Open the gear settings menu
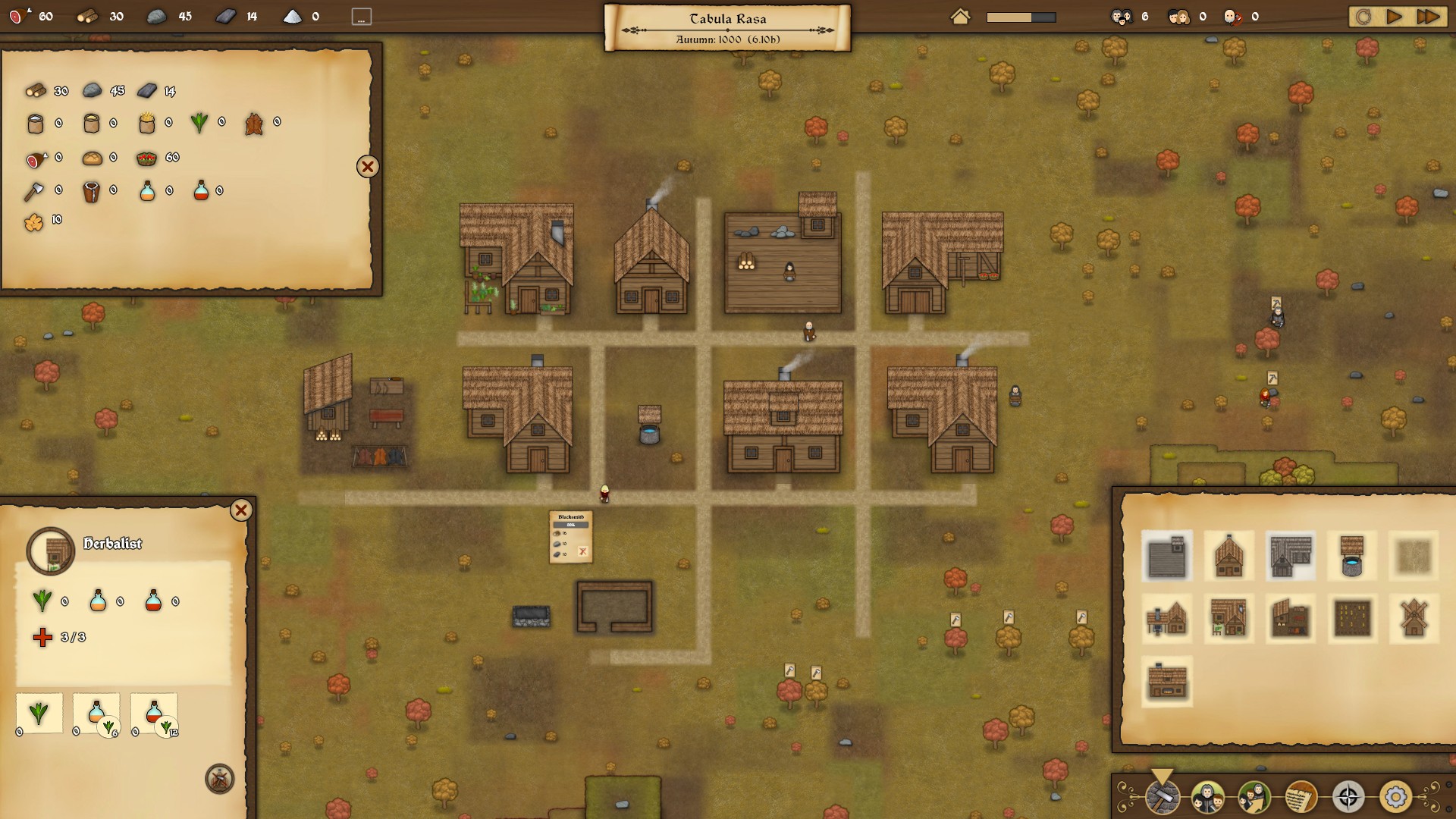 1395,797
